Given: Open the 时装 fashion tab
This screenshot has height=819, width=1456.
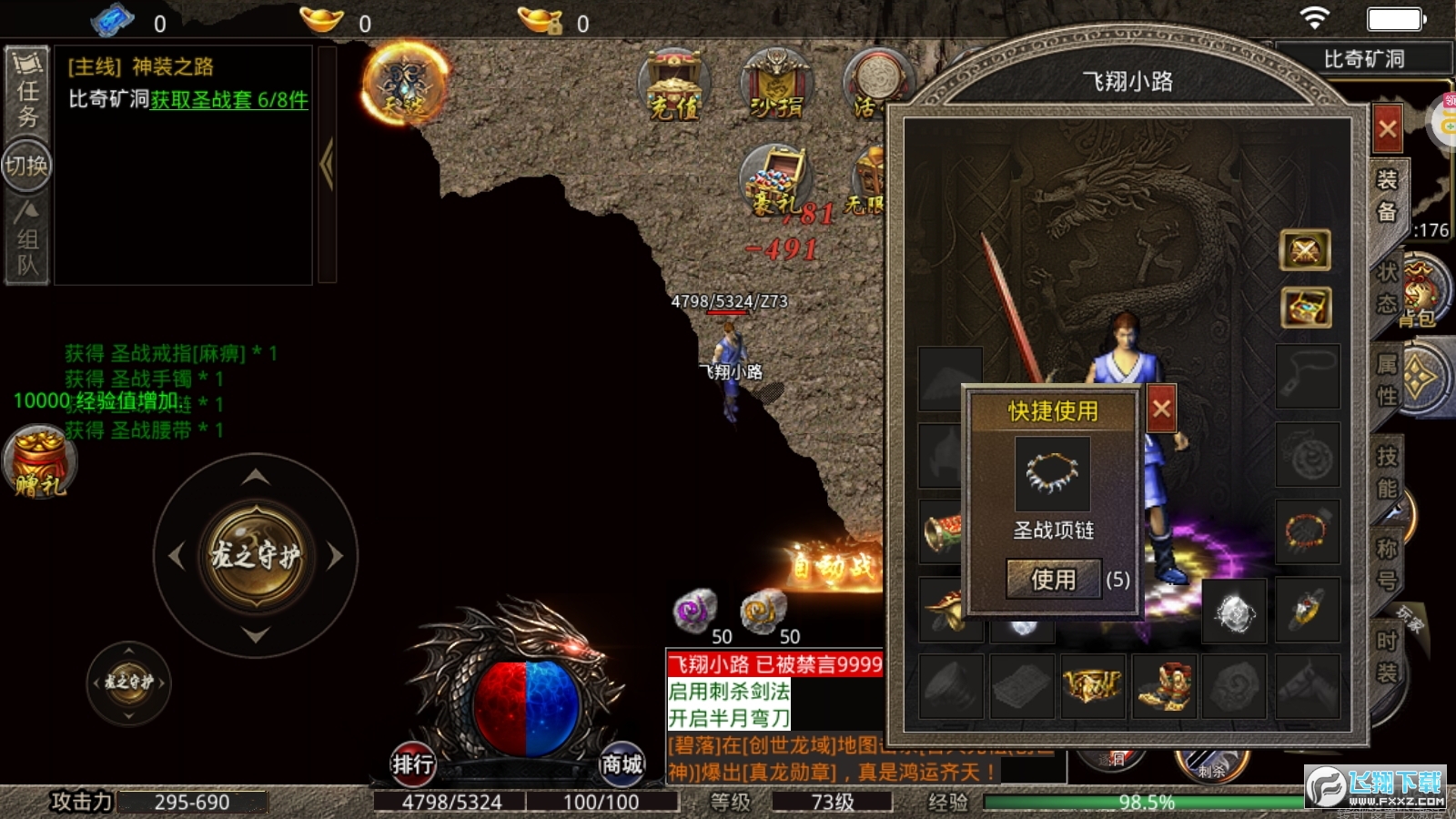Looking at the screenshot, I should pyautogui.click(x=1386, y=656).
